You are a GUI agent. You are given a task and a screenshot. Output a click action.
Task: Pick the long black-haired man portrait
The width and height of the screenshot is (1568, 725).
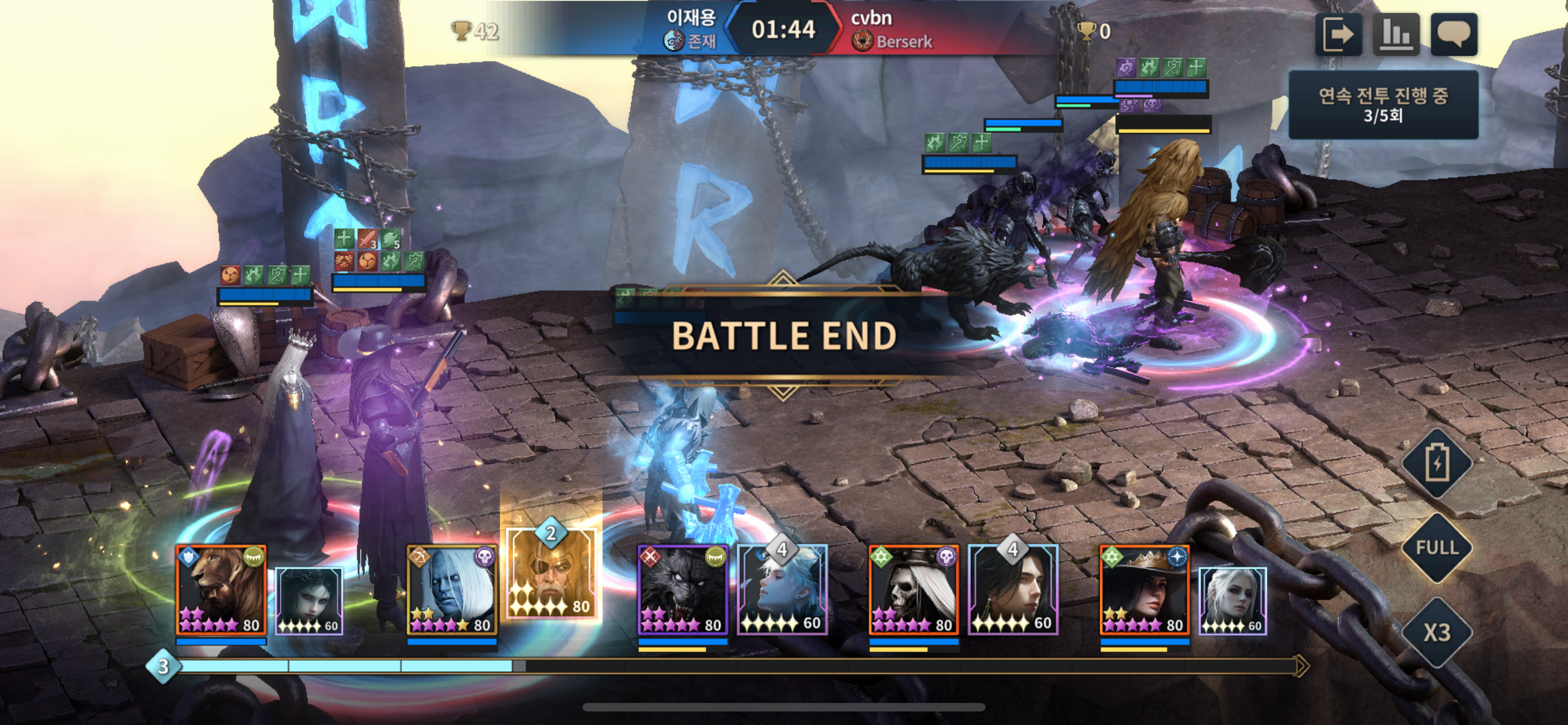point(1013,591)
